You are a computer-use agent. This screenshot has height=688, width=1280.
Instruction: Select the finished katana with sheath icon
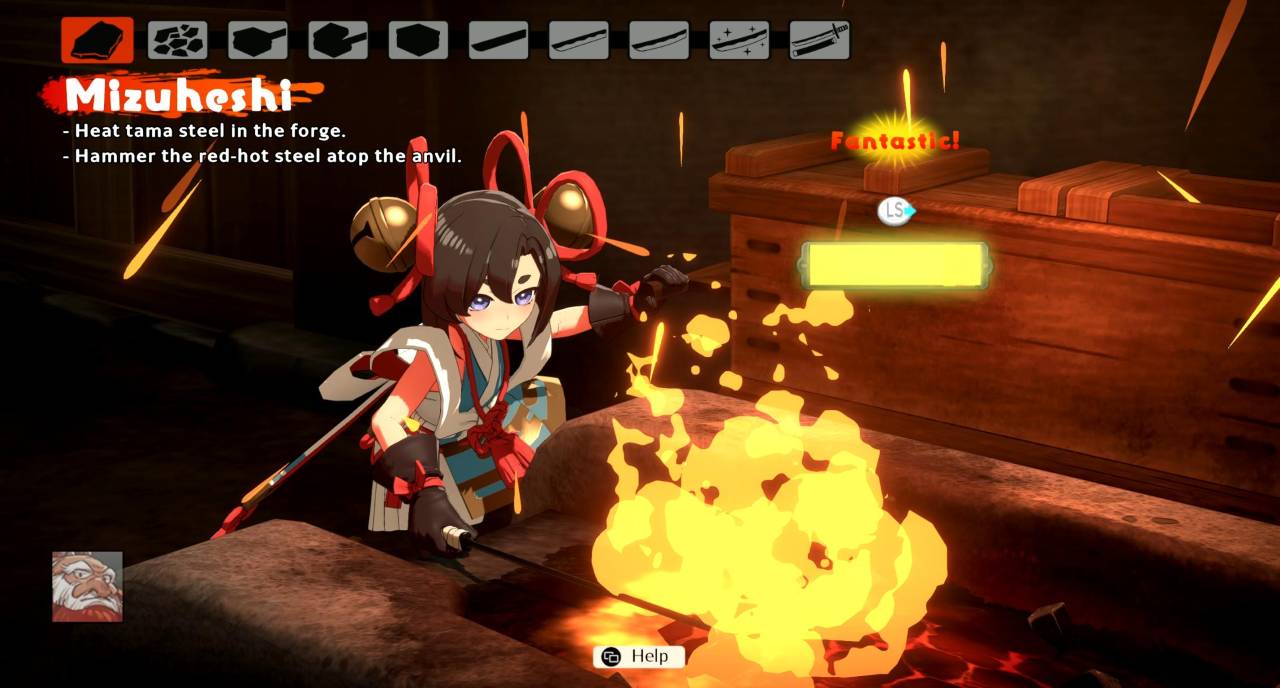[x=819, y=40]
